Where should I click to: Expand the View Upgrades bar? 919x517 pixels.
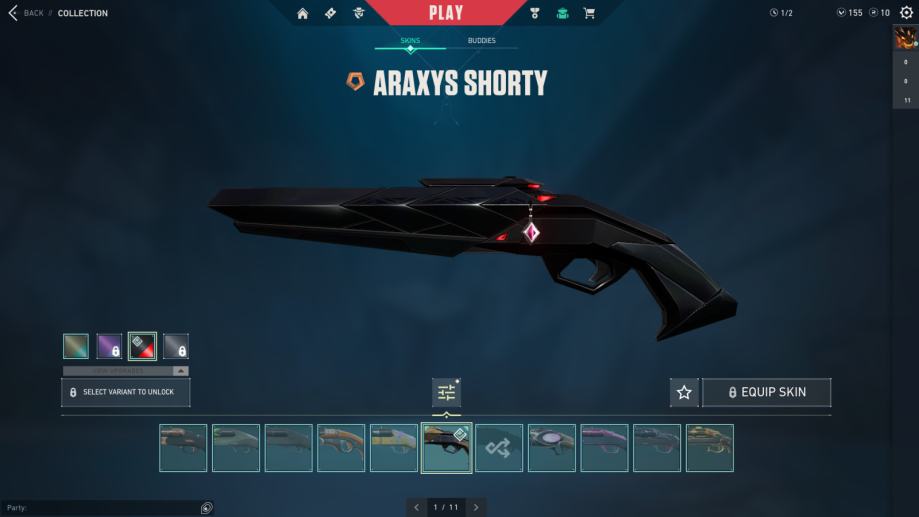125,371
